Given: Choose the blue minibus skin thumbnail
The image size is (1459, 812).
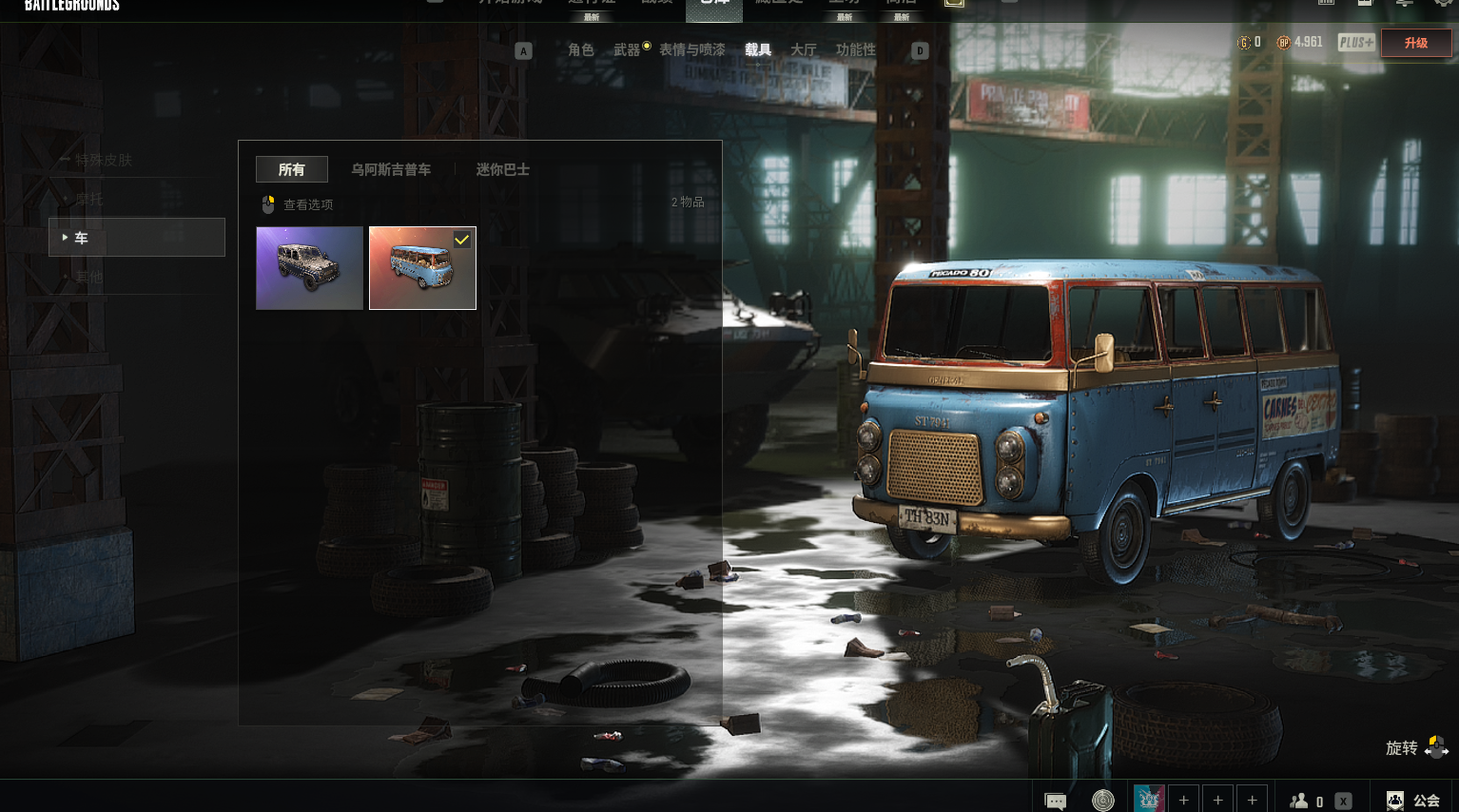Looking at the screenshot, I should pyautogui.click(x=422, y=268).
